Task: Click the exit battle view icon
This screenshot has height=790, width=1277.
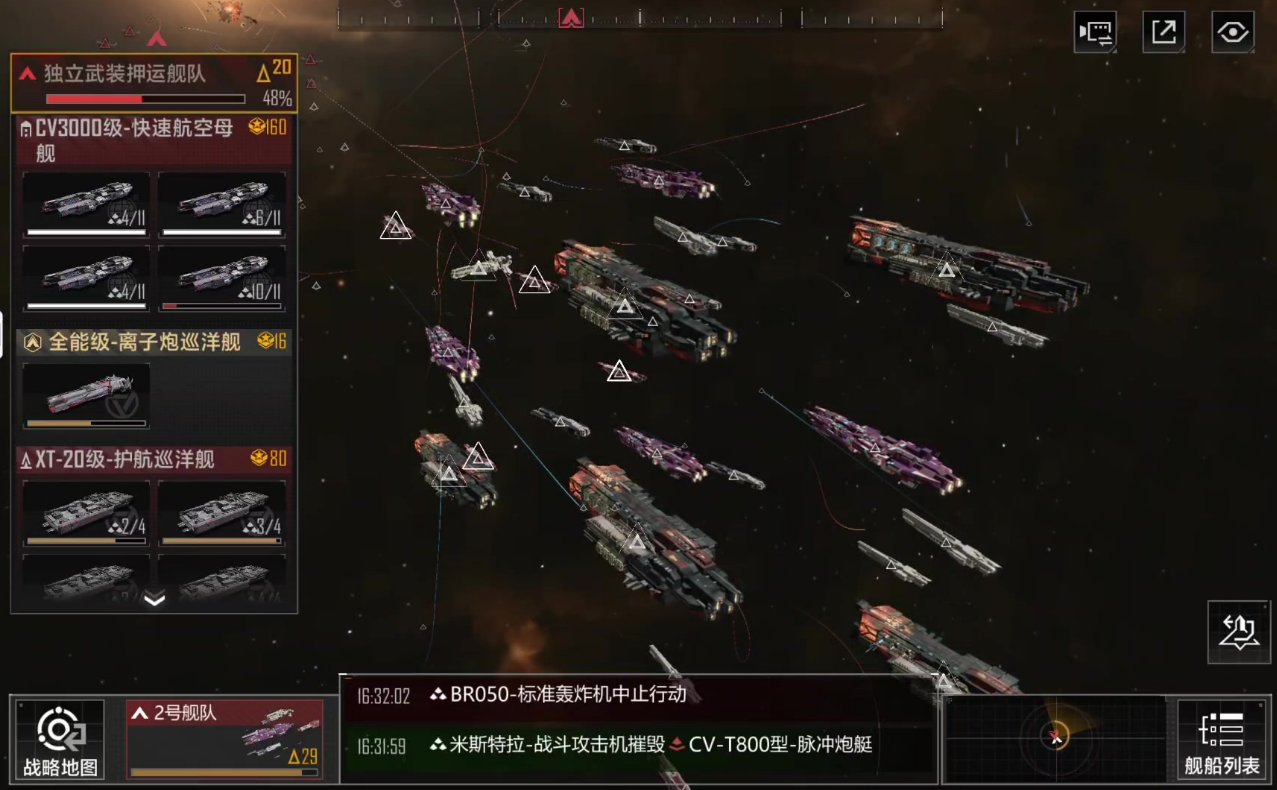Action: point(1163,32)
